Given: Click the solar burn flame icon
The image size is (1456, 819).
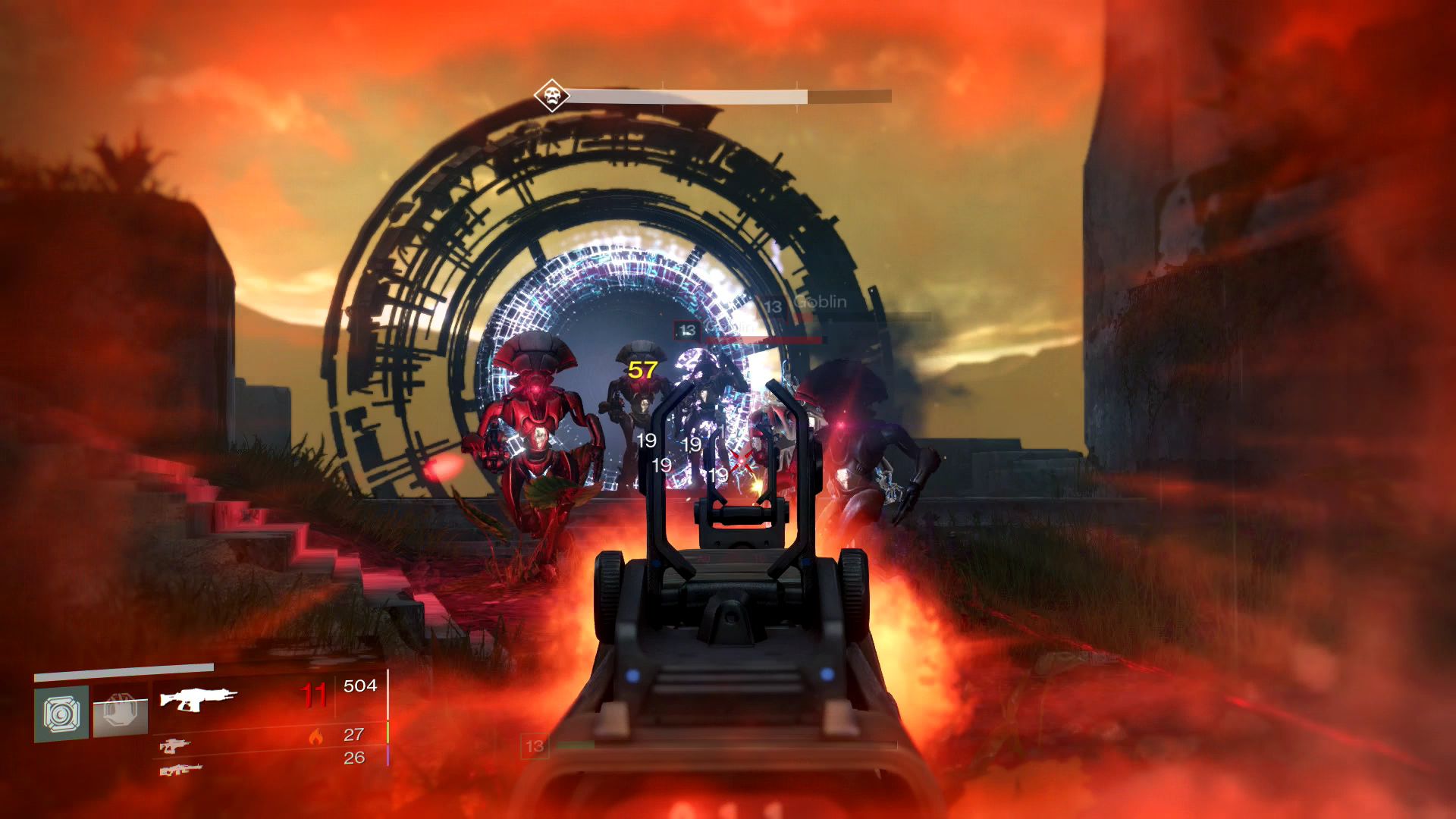Looking at the screenshot, I should pyautogui.click(x=317, y=737).
